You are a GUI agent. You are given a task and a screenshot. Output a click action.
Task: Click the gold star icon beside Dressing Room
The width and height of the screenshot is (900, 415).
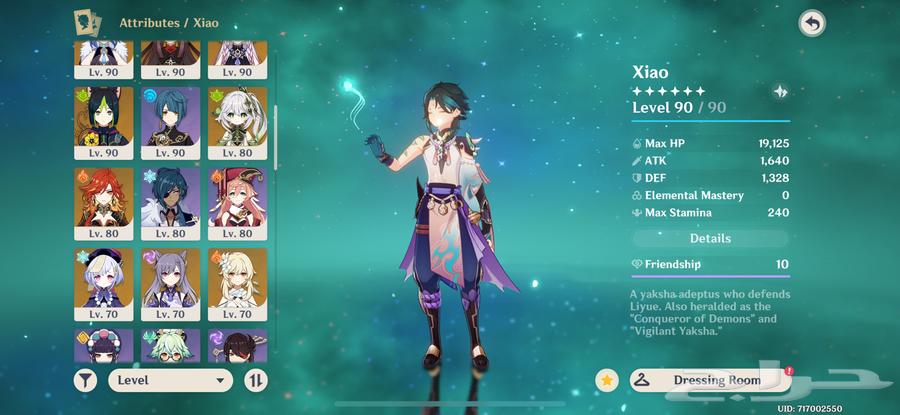(606, 380)
